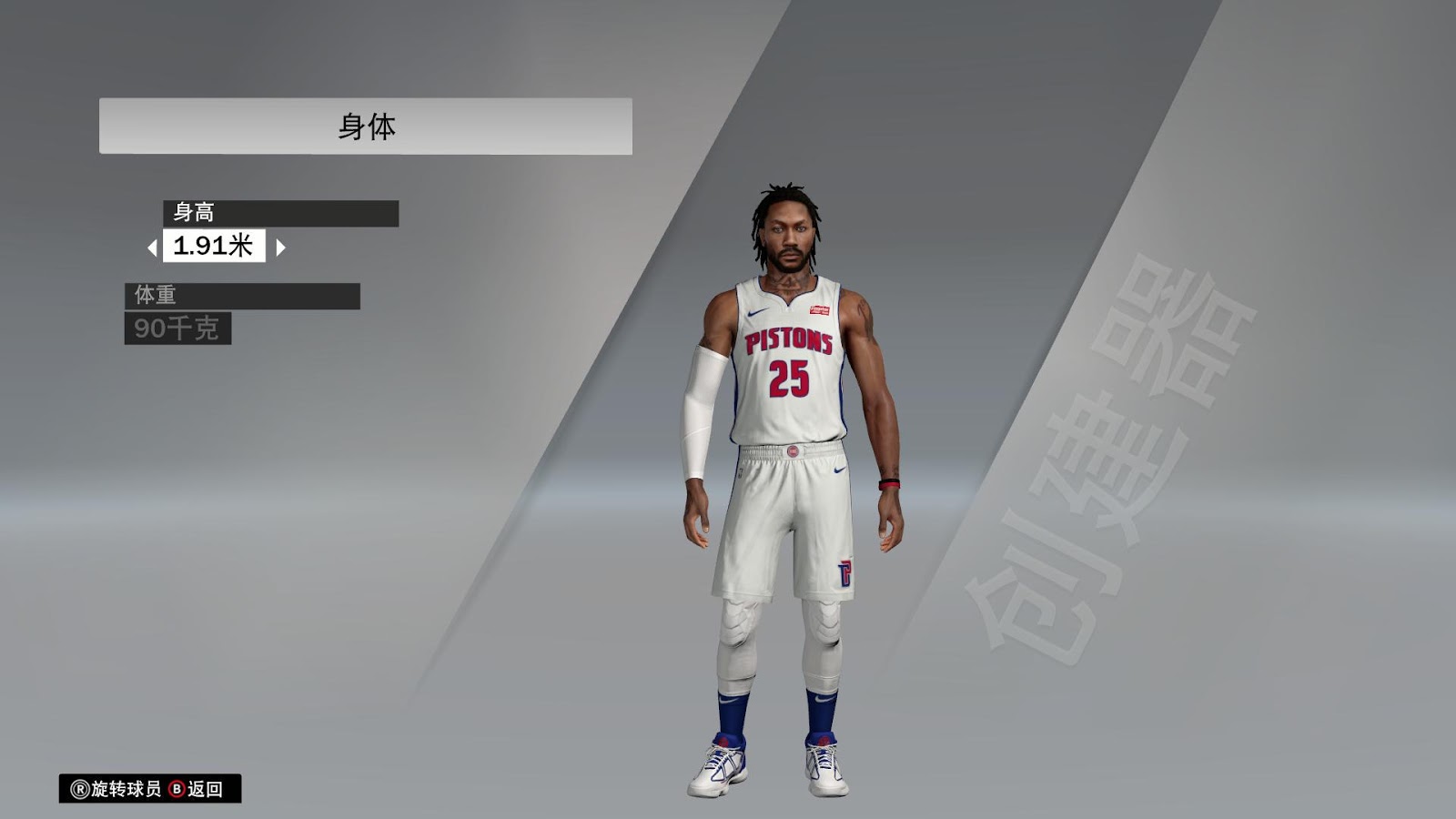Click jersey number 25 on the player model
1456x819 pixels.
tap(788, 377)
